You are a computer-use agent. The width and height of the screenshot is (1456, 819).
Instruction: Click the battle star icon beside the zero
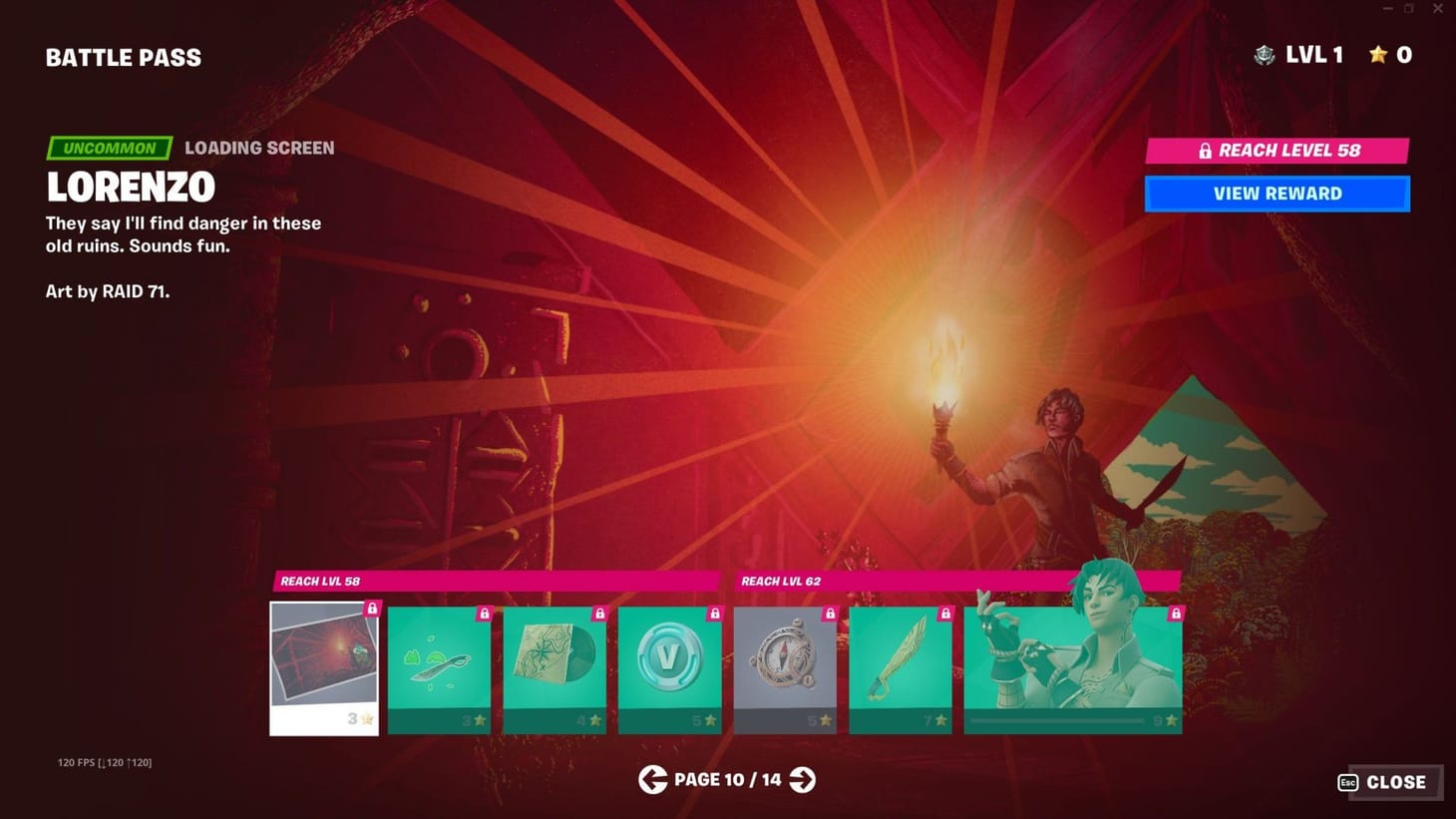[x=1377, y=56]
